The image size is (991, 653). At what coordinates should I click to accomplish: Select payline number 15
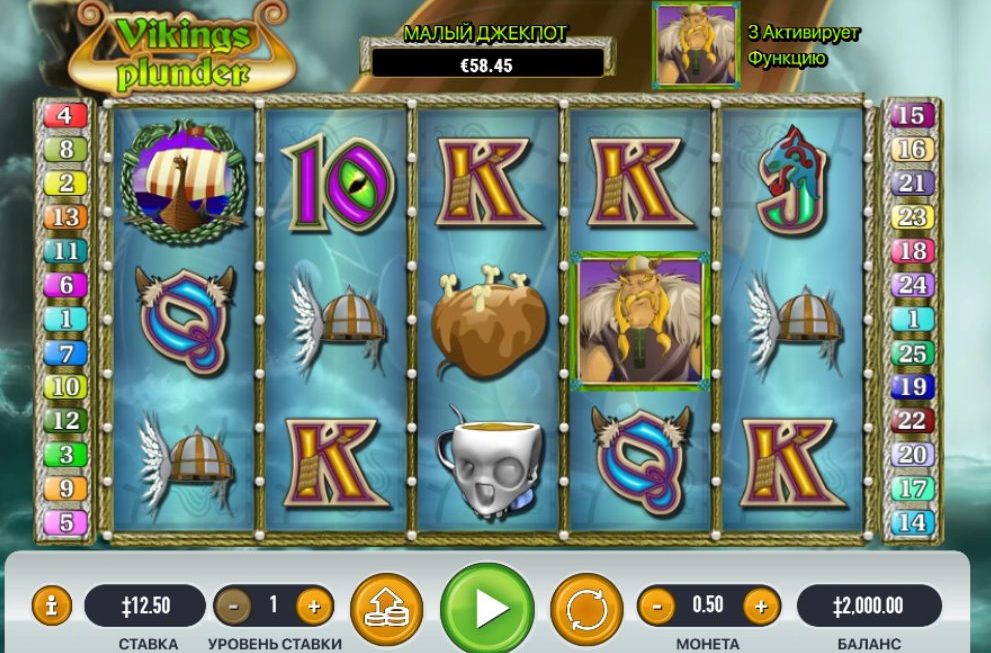(x=911, y=115)
